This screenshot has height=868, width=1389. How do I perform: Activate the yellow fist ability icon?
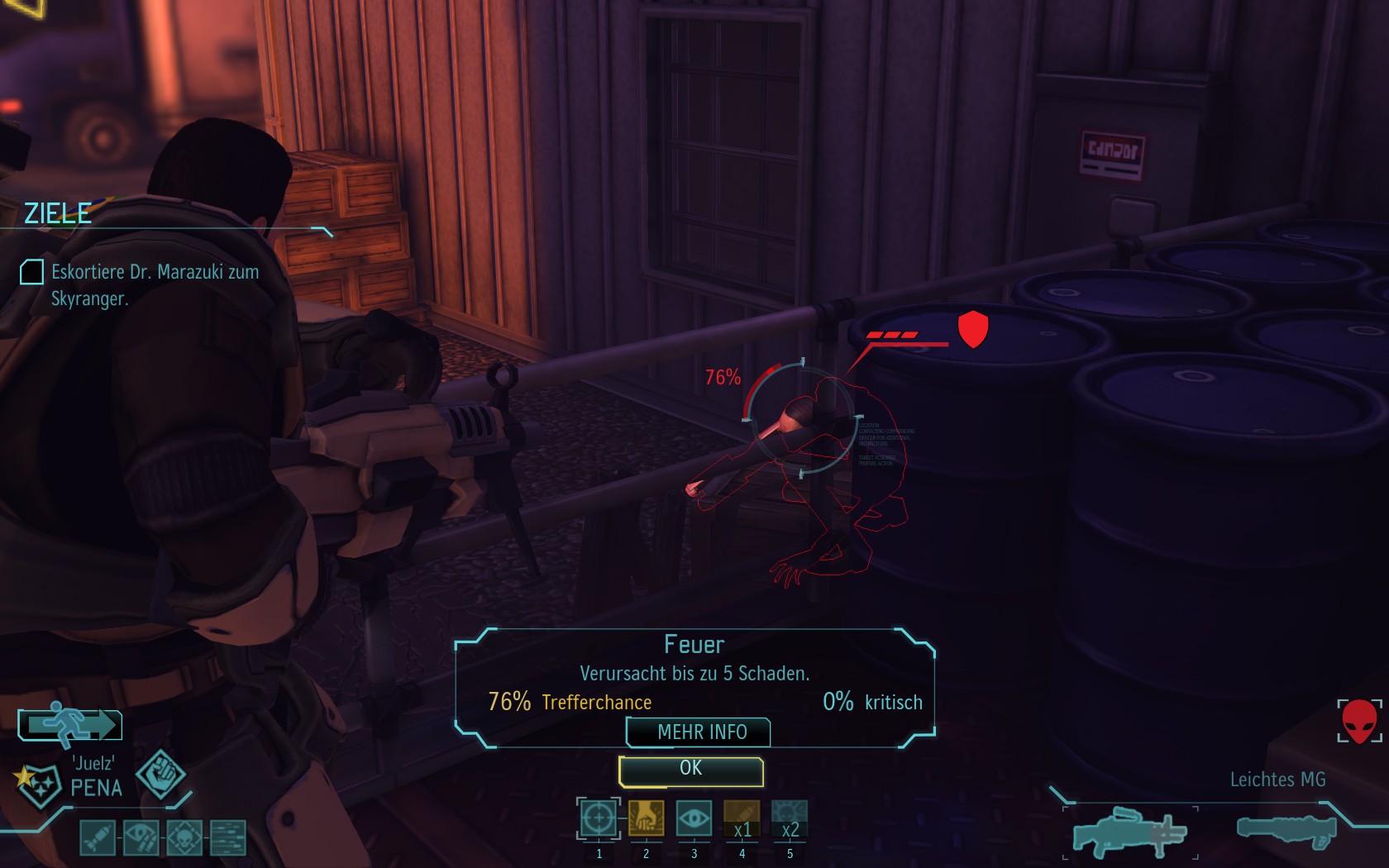pos(646,819)
